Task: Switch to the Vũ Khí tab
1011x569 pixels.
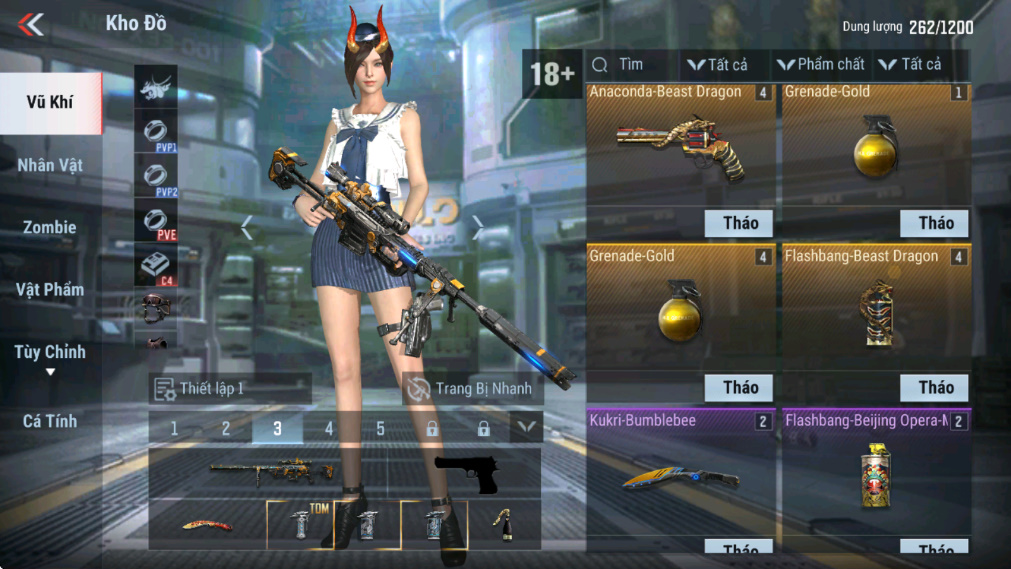Action: click(x=50, y=103)
